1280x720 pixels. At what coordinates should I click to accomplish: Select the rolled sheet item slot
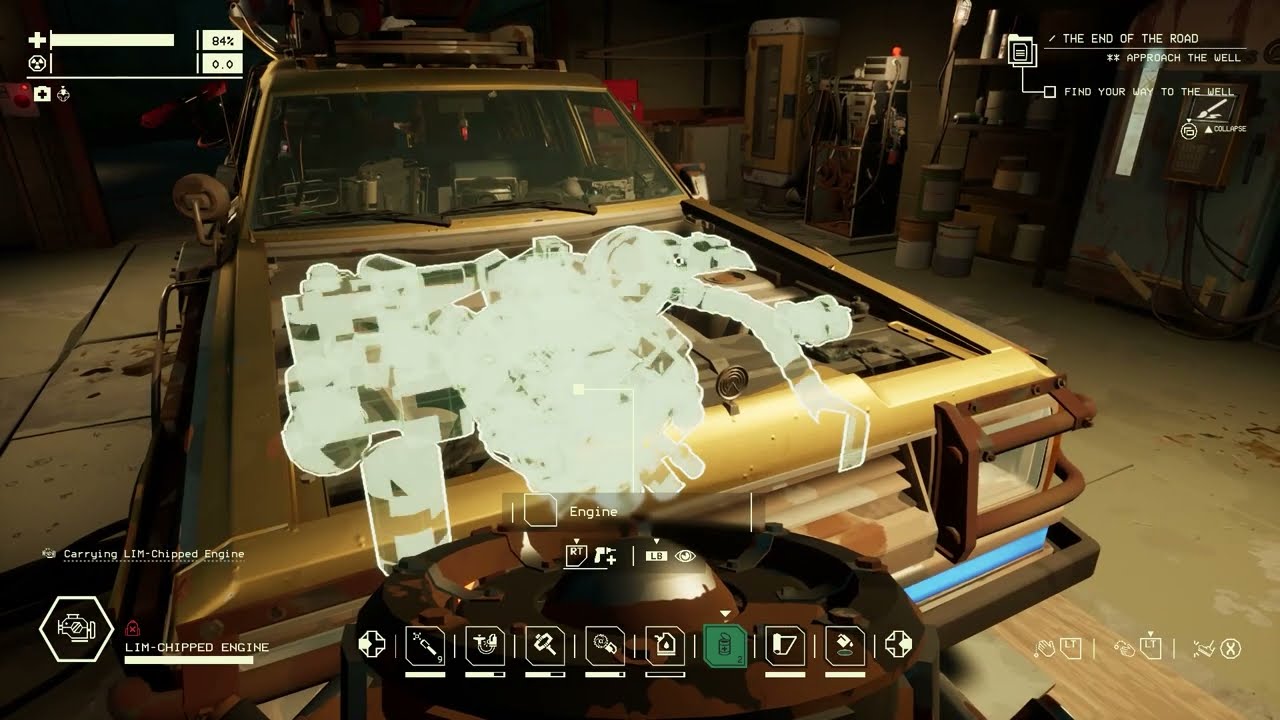tap(785, 645)
